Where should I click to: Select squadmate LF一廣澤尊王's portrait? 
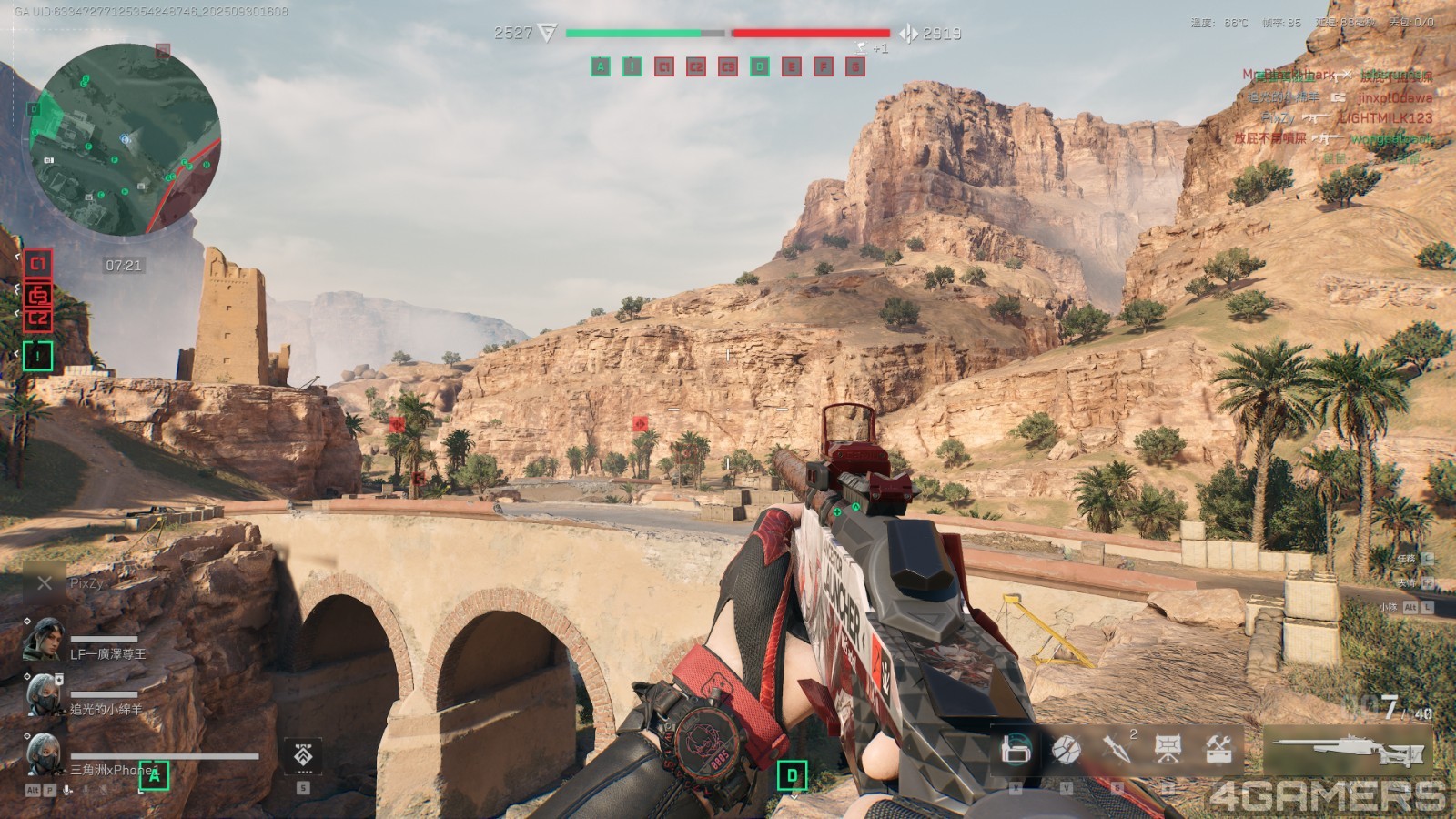43,639
